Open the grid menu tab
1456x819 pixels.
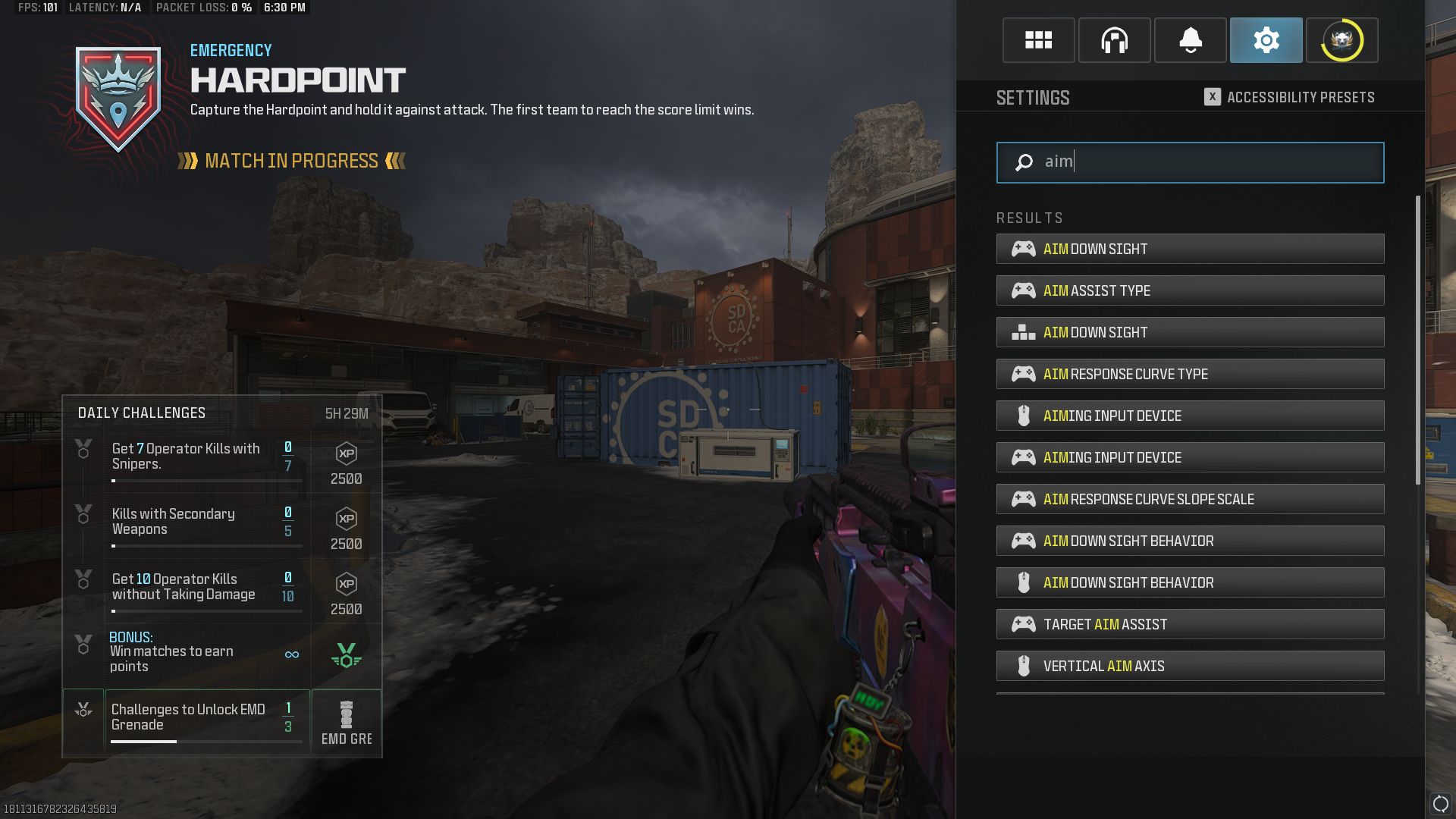coord(1038,40)
